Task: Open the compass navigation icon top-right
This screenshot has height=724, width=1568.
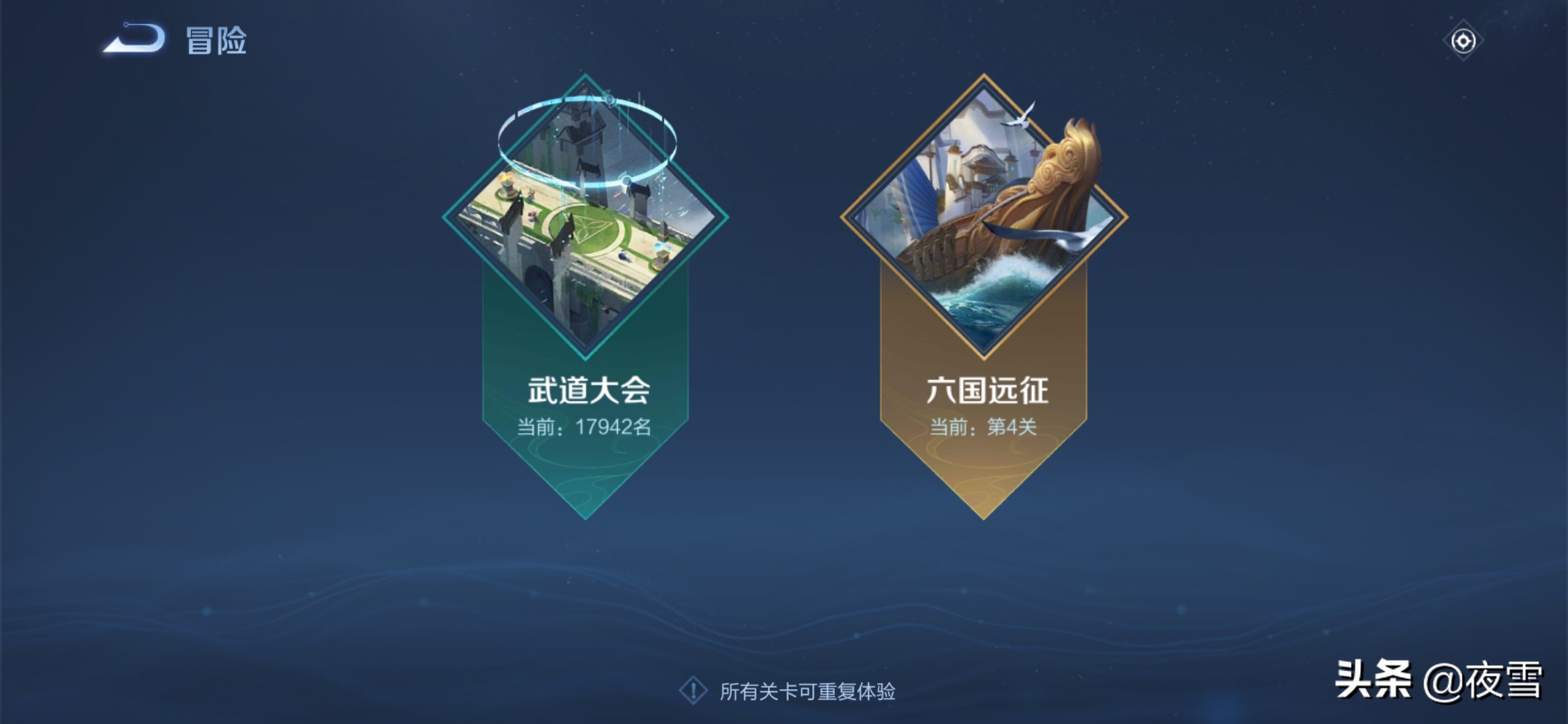Action: point(1463,42)
